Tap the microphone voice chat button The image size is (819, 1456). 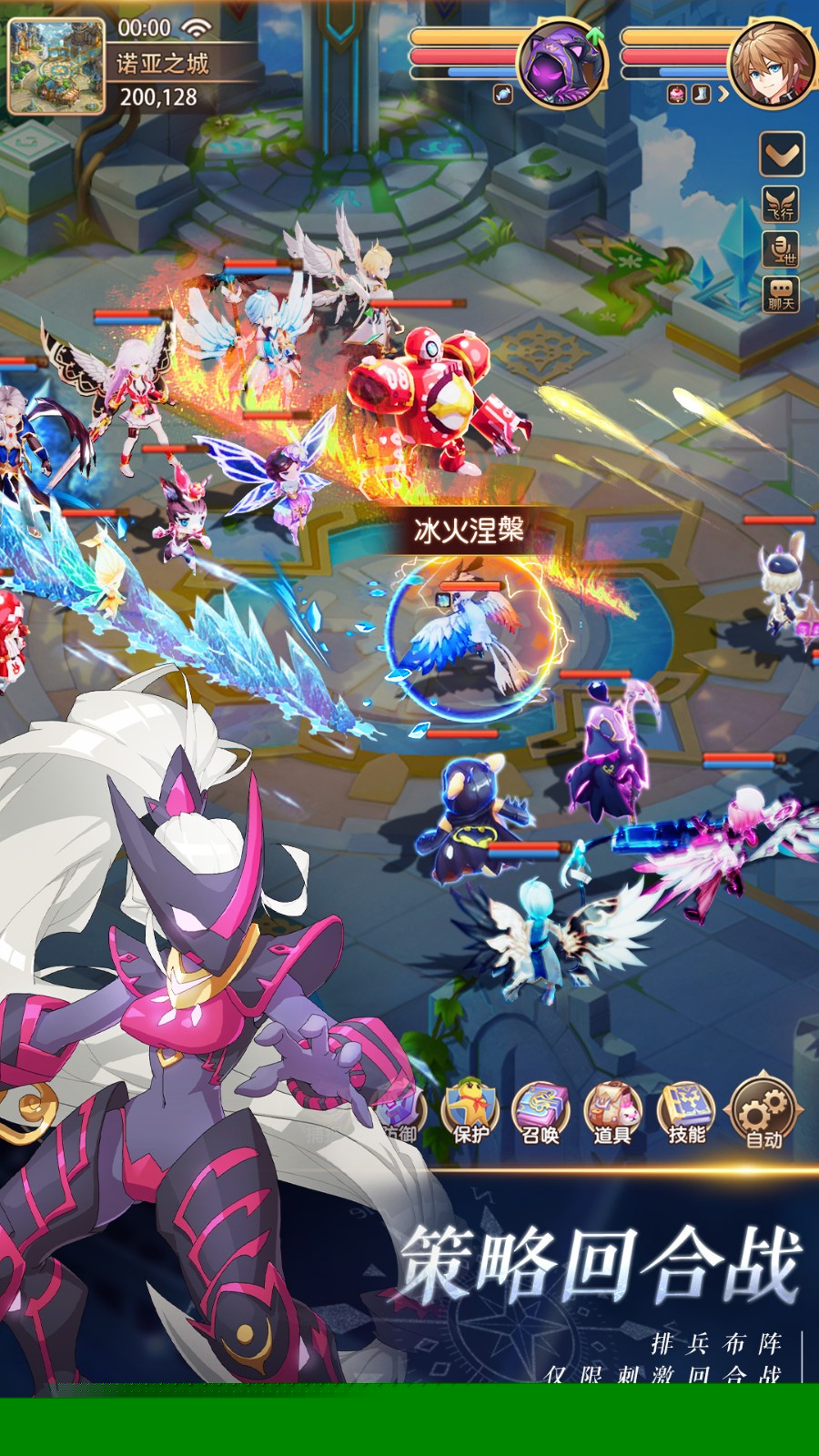click(x=781, y=249)
